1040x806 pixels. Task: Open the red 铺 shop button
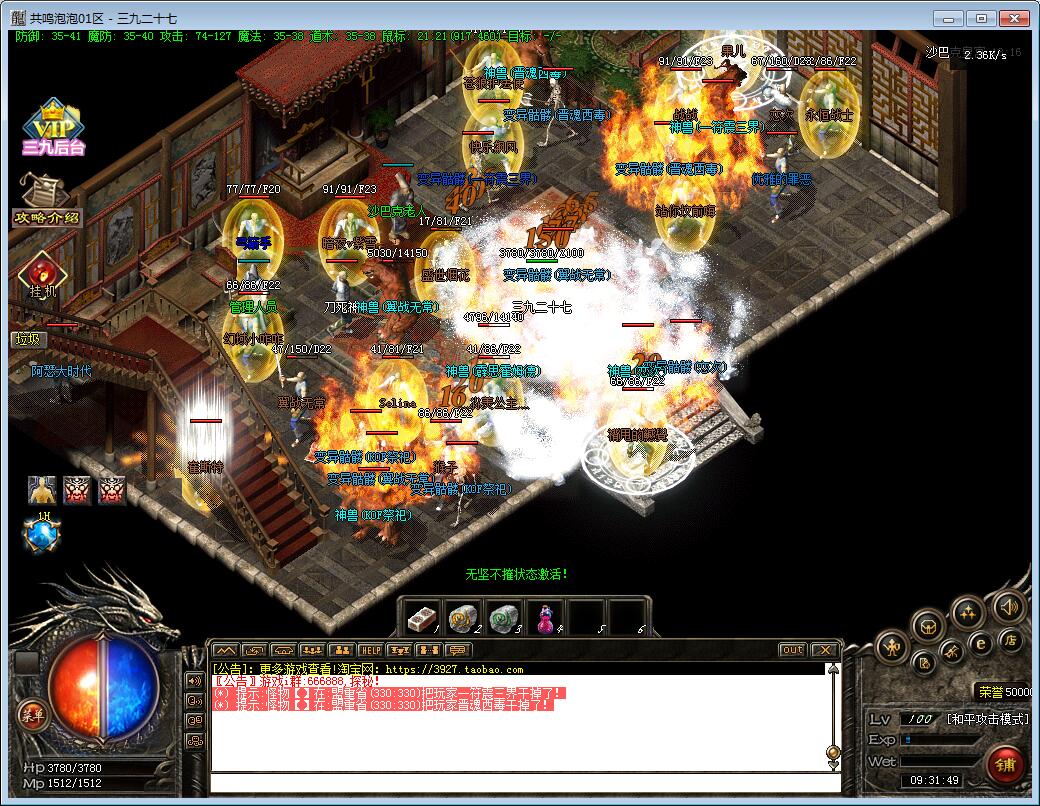pos(1004,765)
